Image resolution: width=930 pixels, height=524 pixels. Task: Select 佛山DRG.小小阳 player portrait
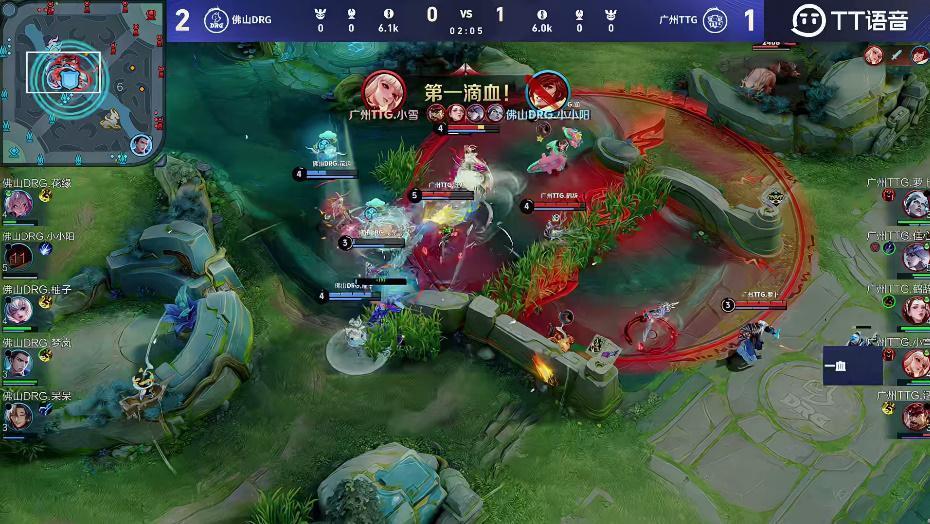[x=18, y=257]
